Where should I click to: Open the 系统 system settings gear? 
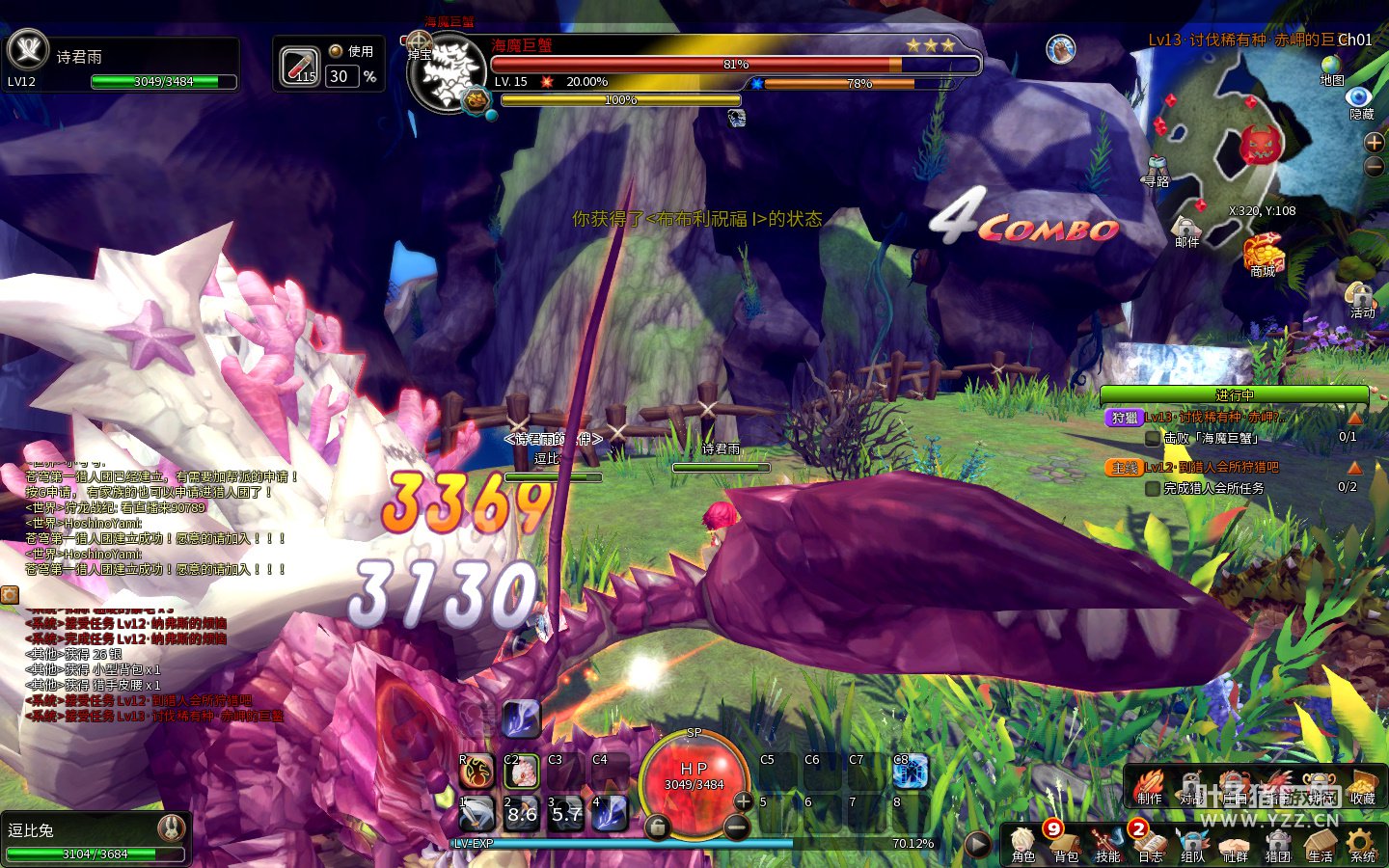pyautogui.click(x=1363, y=845)
